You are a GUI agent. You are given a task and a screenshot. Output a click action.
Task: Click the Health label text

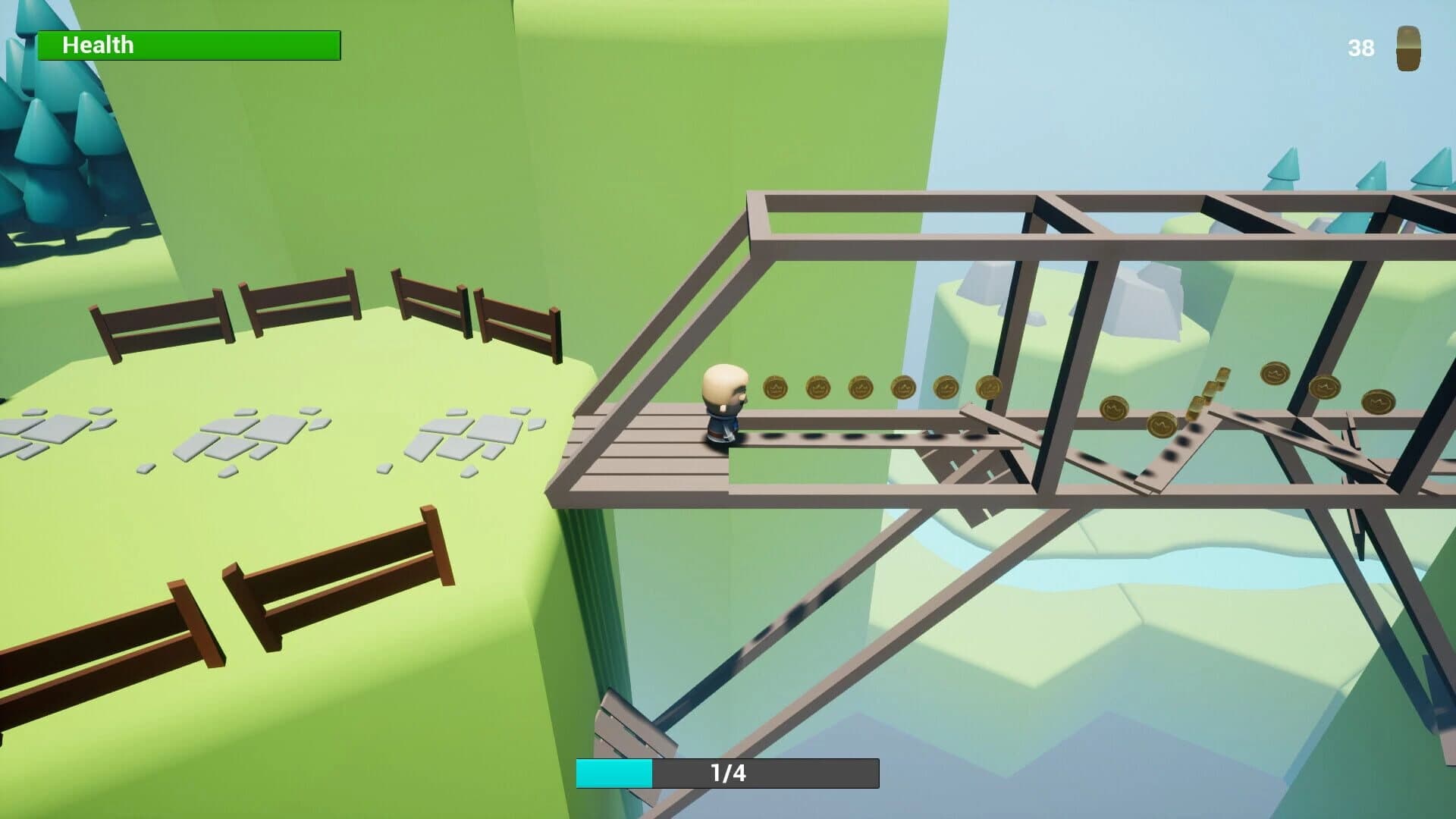coord(99,45)
